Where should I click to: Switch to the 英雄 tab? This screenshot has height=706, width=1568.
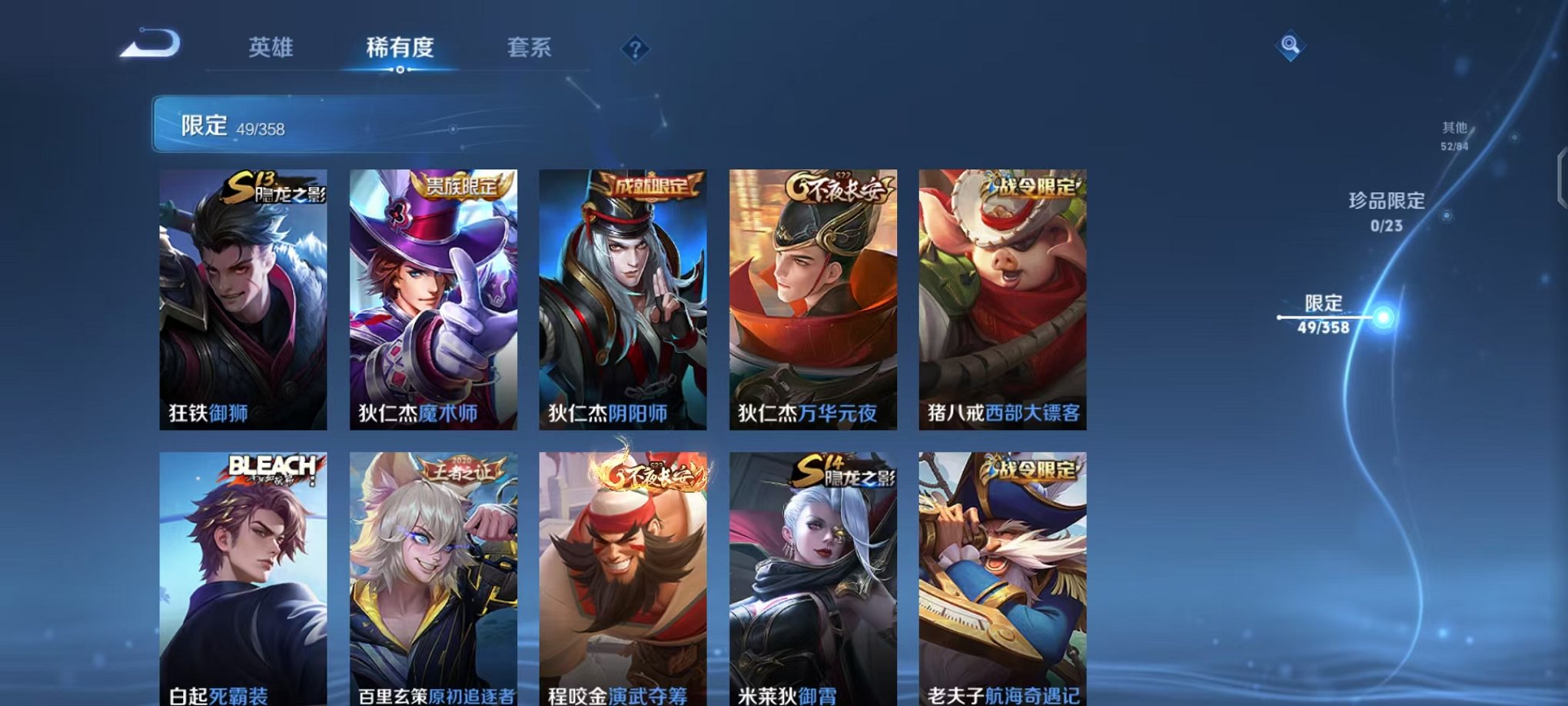point(273,48)
